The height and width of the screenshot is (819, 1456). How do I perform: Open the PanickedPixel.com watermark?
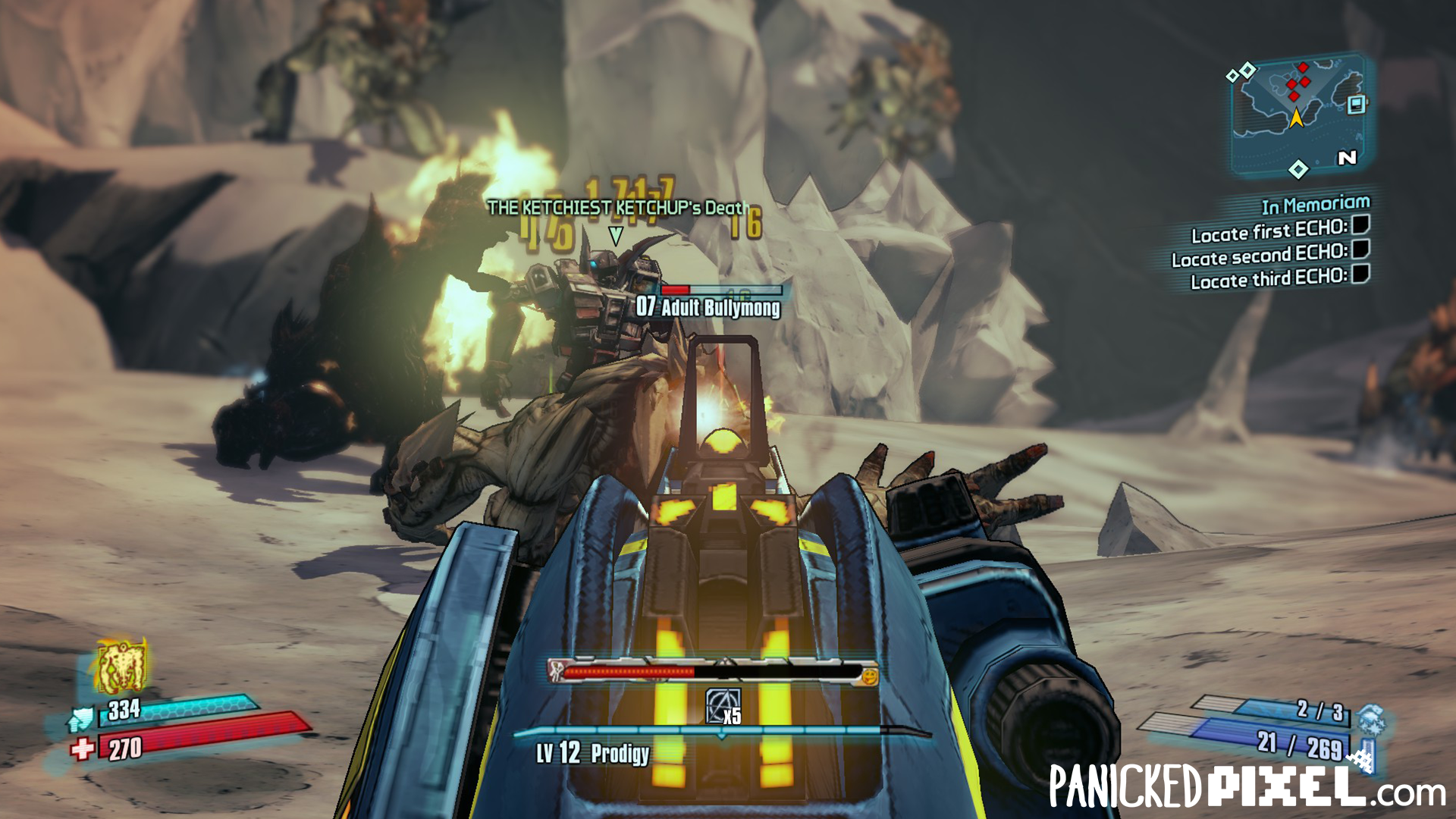(1247, 786)
